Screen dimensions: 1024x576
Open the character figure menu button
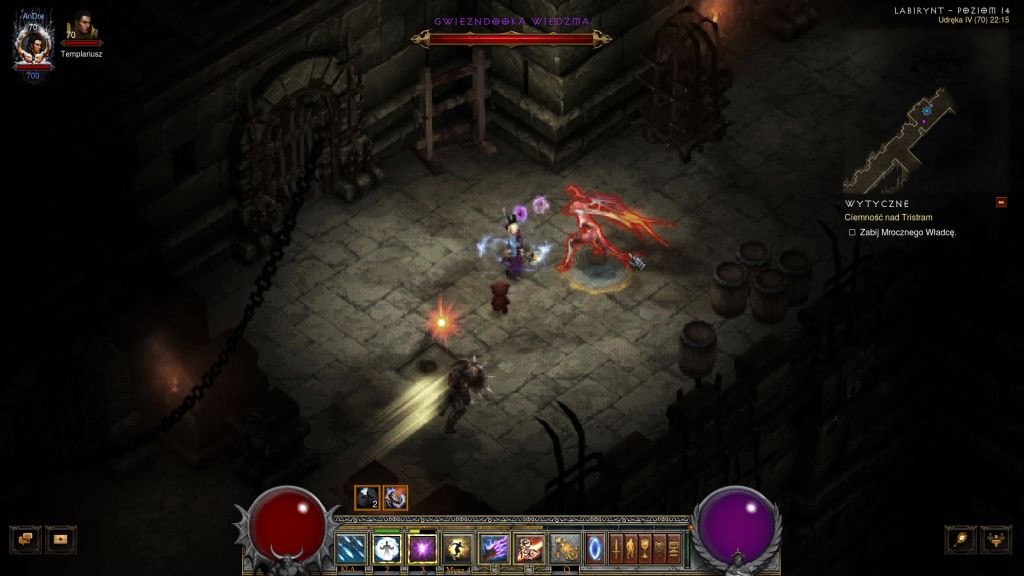pyautogui.click(x=631, y=549)
